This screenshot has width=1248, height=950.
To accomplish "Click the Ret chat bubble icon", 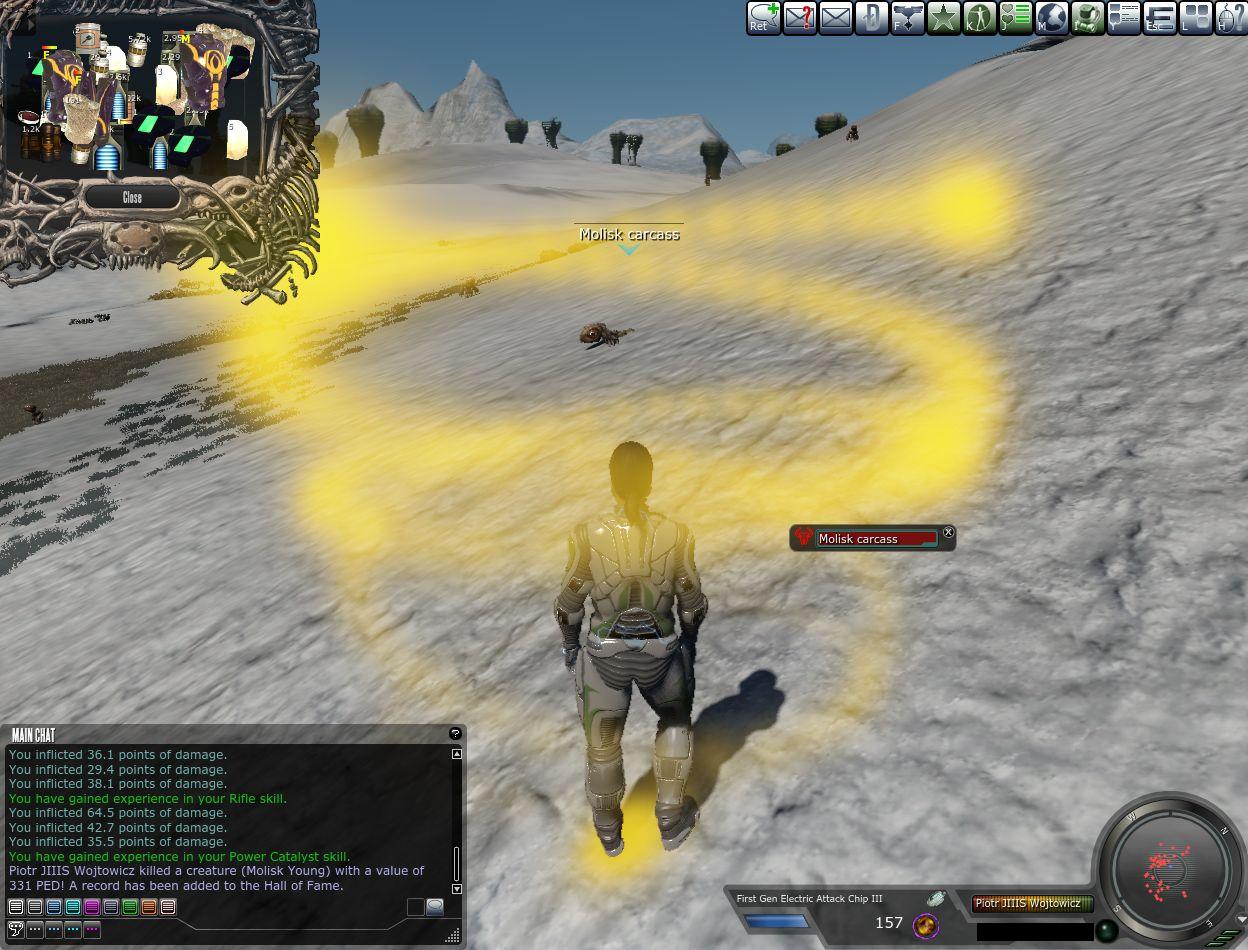I will [763, 18].
